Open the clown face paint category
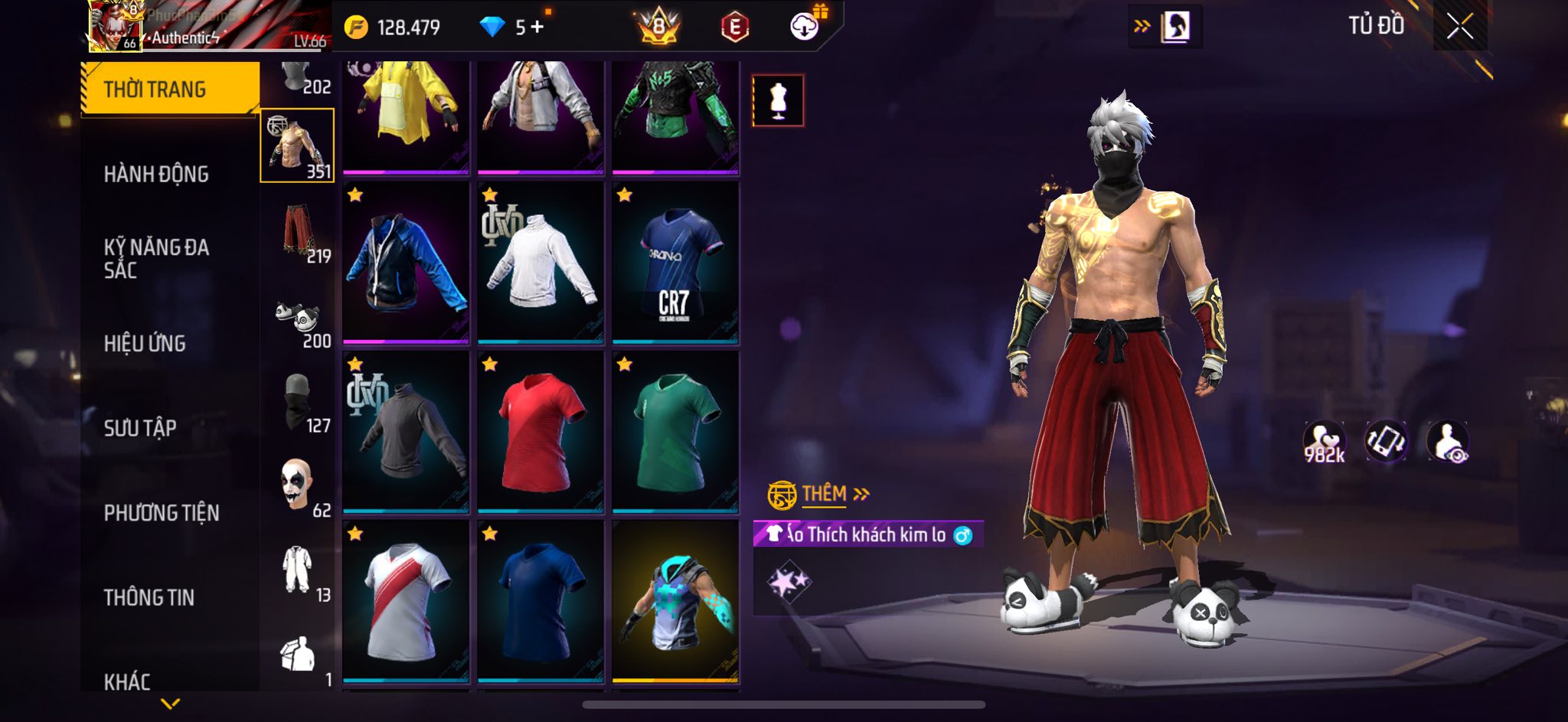This screenshot has height=722, width=1568. point(298,487)
